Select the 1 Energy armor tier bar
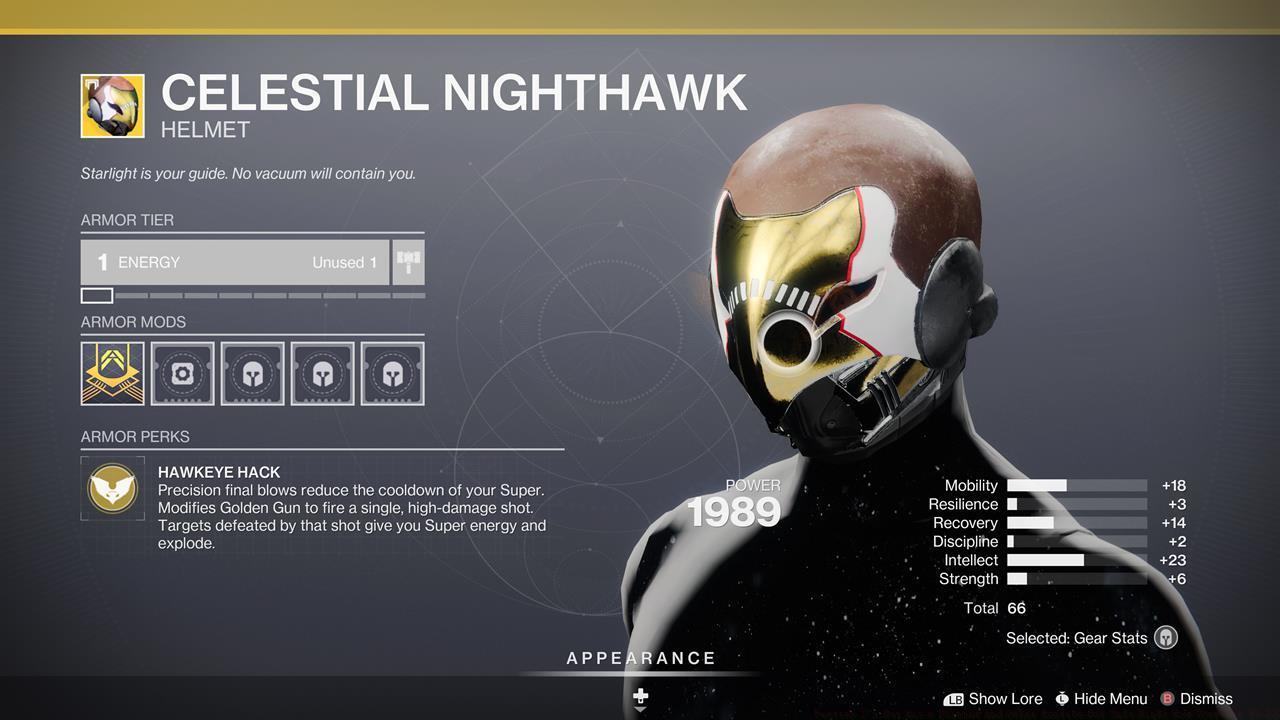Viewport: 1280px width, 720px height. 235,262
